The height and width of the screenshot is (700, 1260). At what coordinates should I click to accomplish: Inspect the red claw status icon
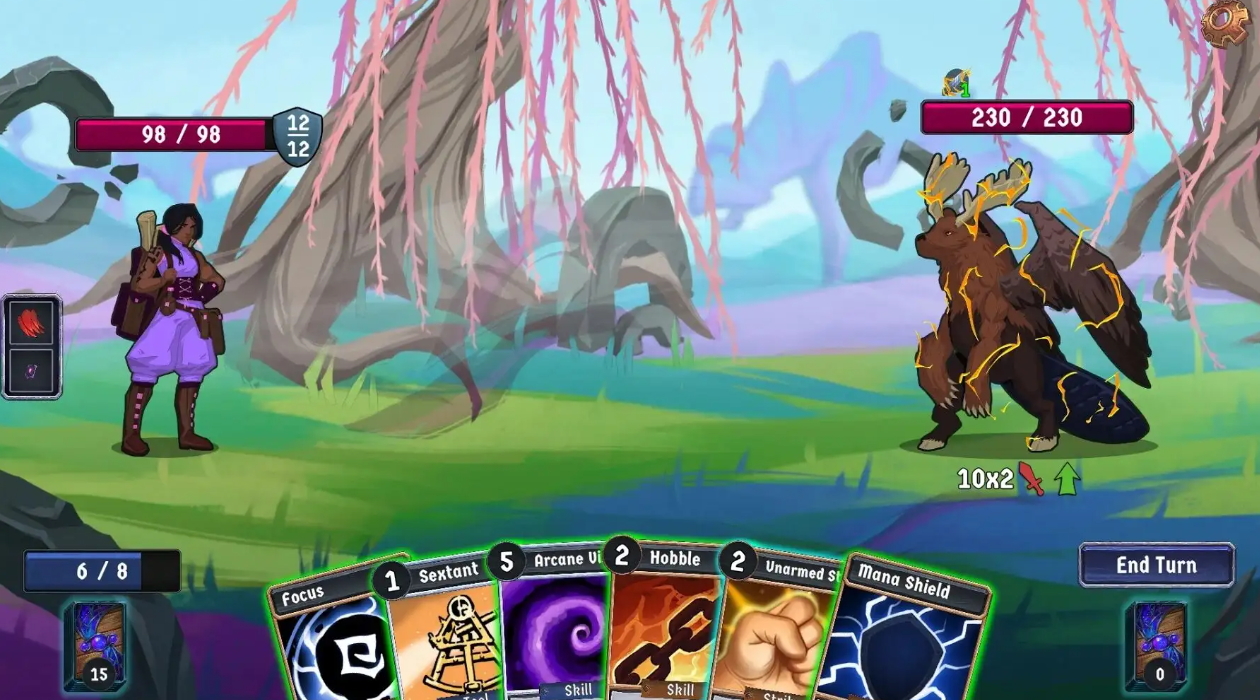point(31,323)
